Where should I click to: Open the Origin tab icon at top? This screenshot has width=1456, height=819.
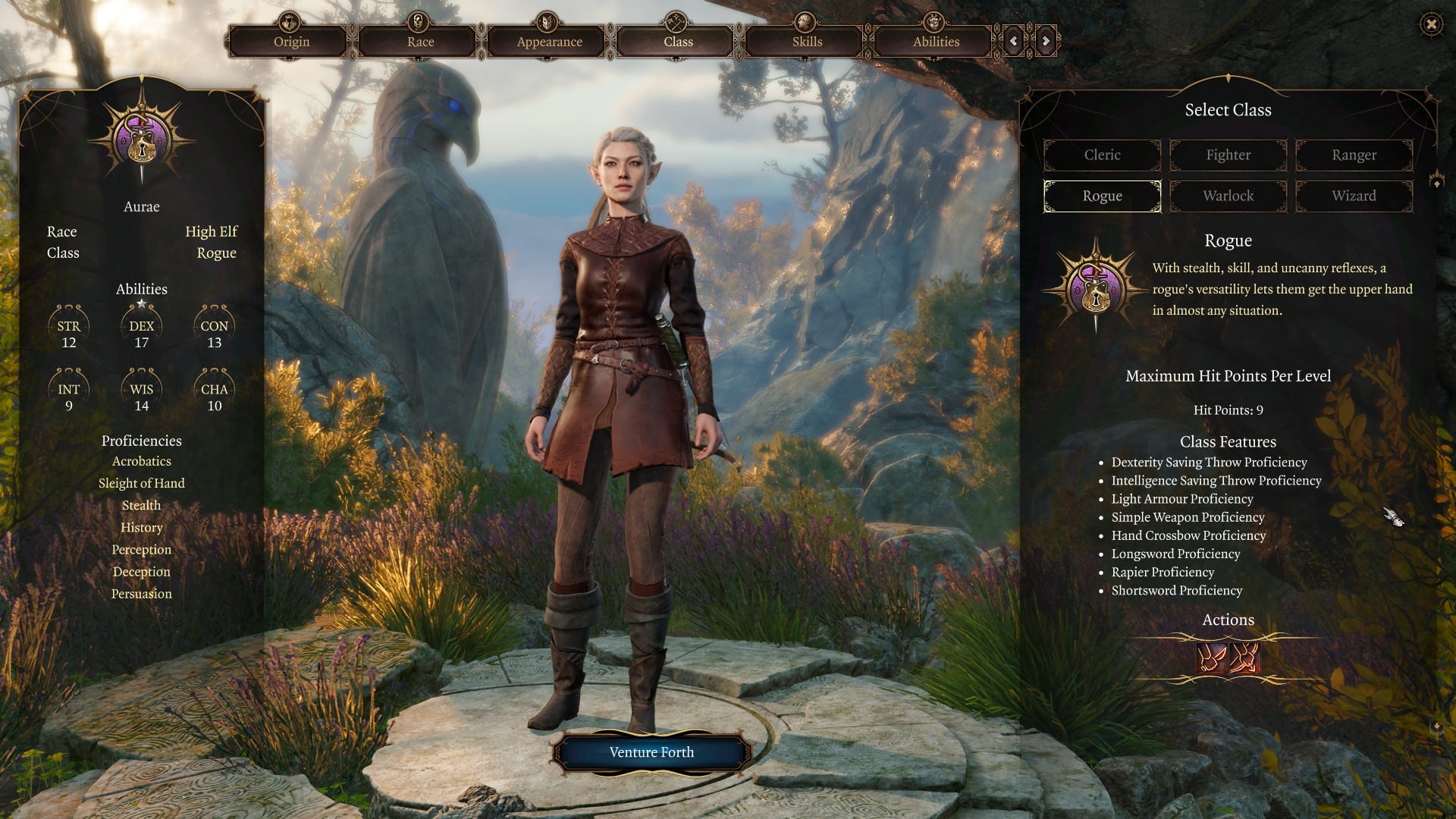290,21
